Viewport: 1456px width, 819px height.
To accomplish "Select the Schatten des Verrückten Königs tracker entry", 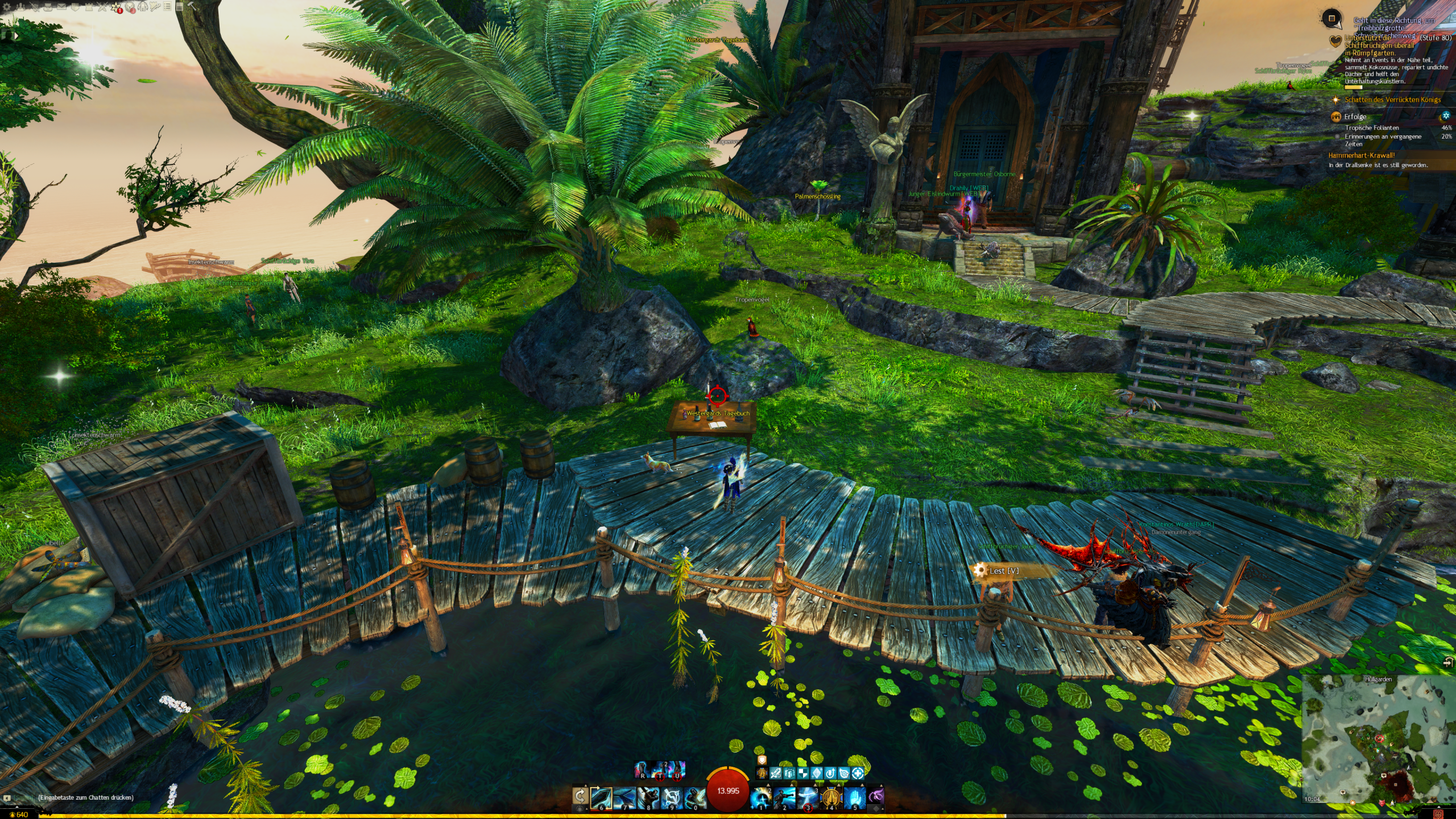I will (x=1392, y=100).
